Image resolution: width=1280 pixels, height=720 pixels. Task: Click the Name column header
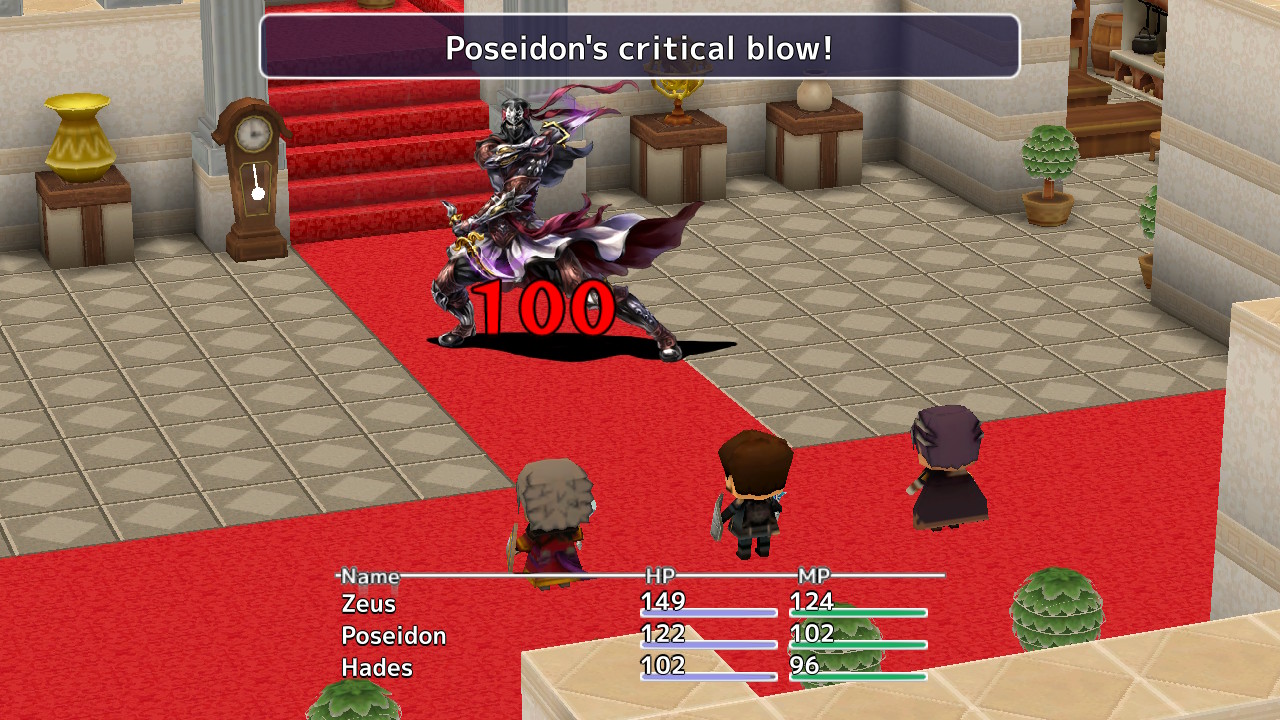[x=372, y=577]
